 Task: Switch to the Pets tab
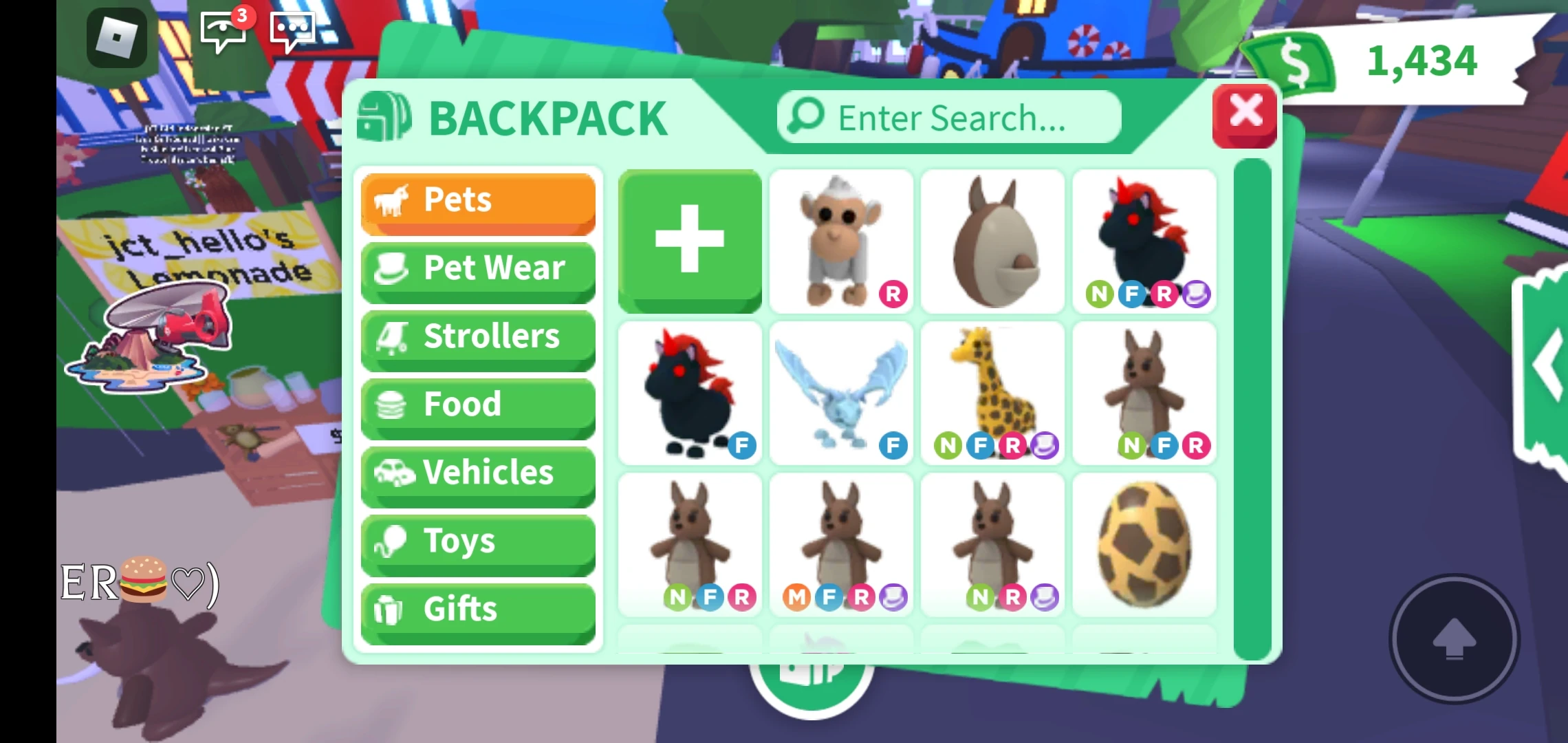tap(478, 200)
